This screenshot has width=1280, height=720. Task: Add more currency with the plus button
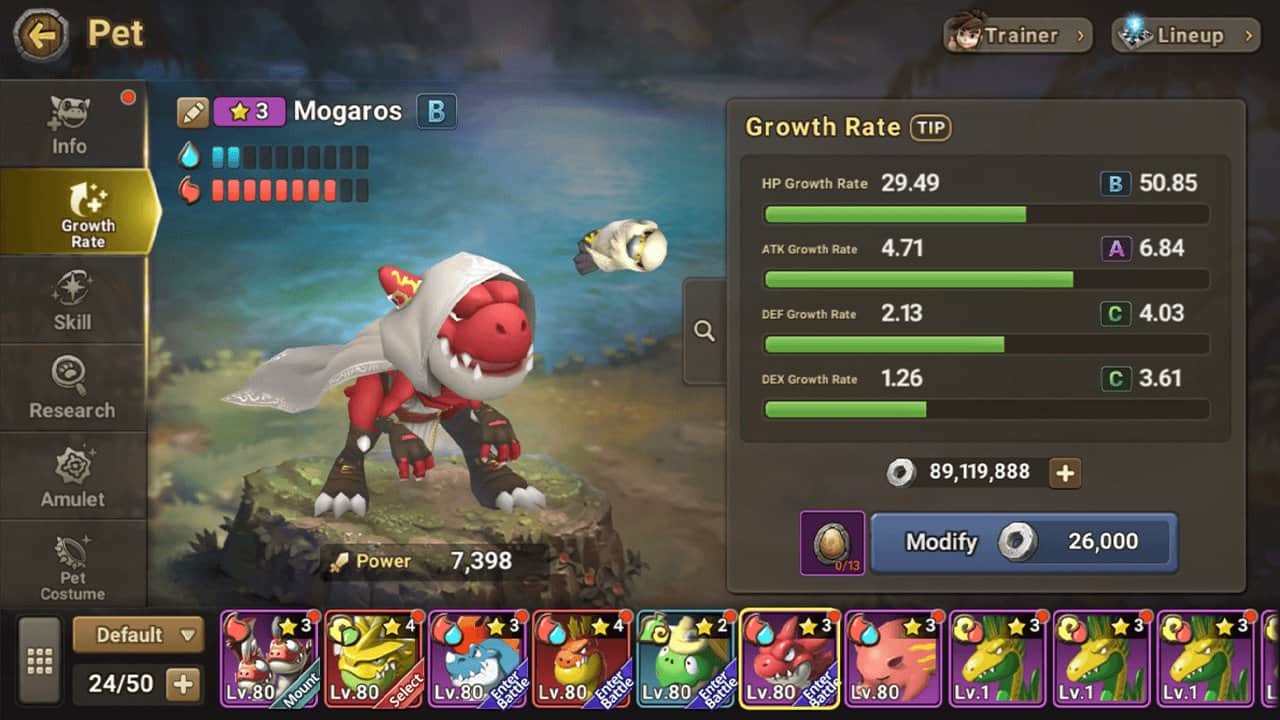click(x=1065, y=473)
